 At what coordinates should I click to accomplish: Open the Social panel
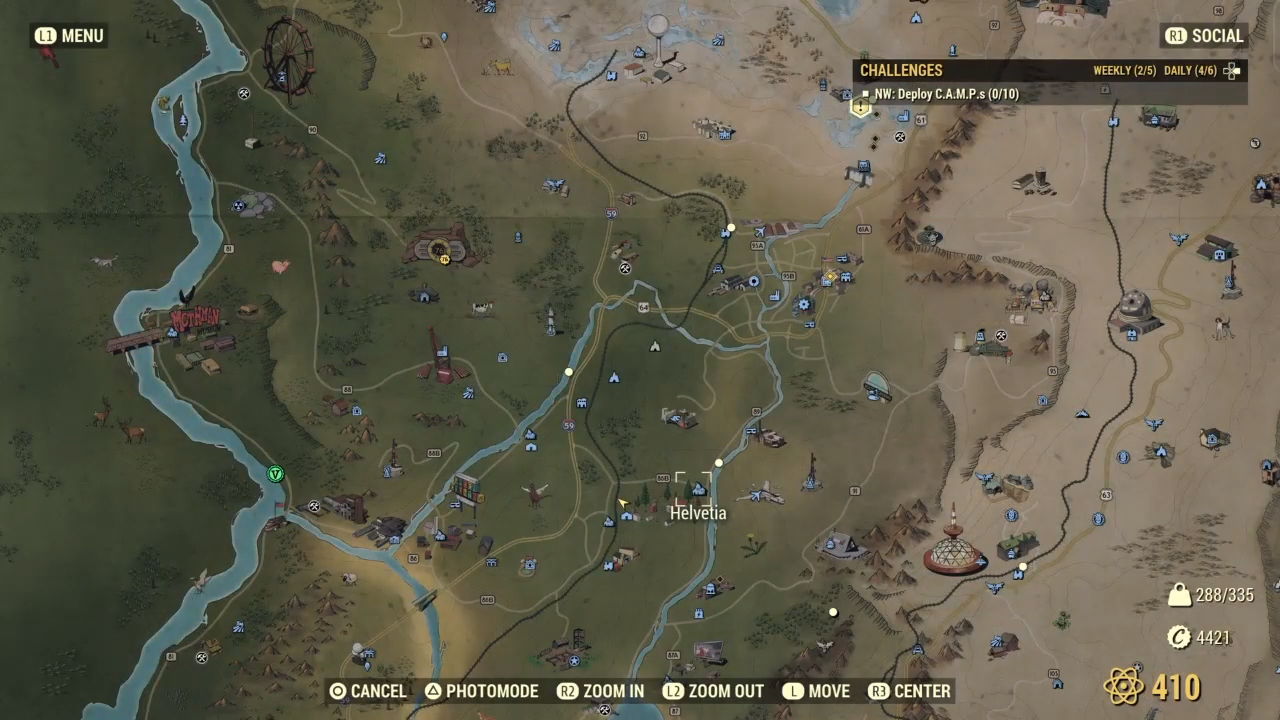coord(1205,36)
